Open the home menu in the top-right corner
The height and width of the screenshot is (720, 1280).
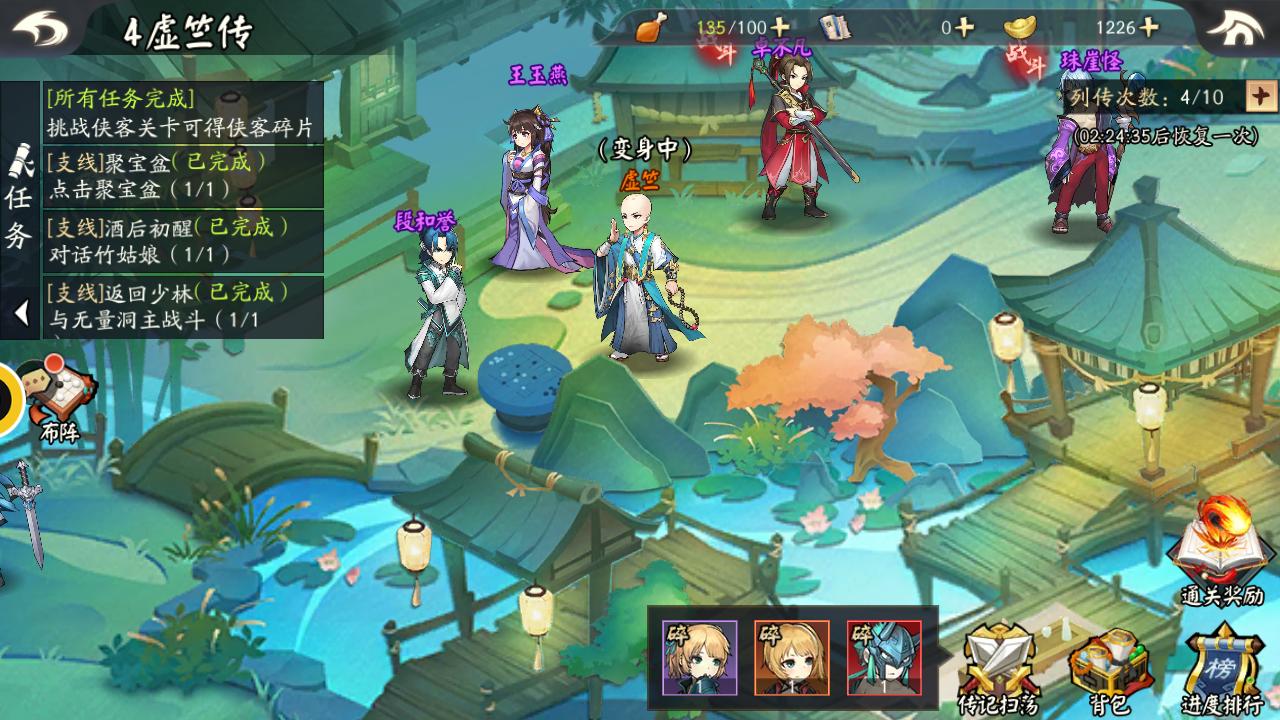(1240, 28)
